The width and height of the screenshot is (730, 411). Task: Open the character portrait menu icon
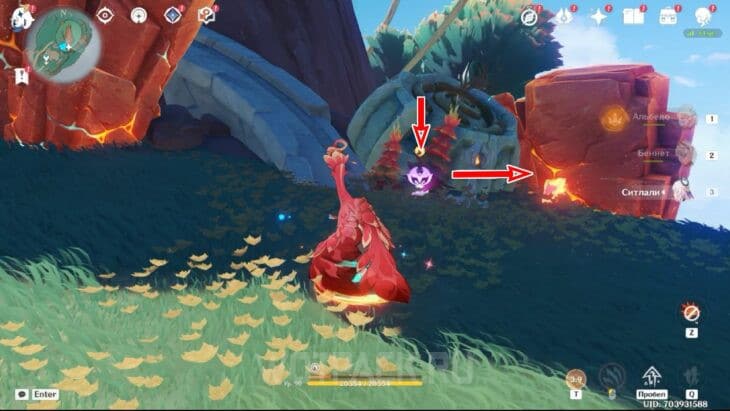coord(702,16)
